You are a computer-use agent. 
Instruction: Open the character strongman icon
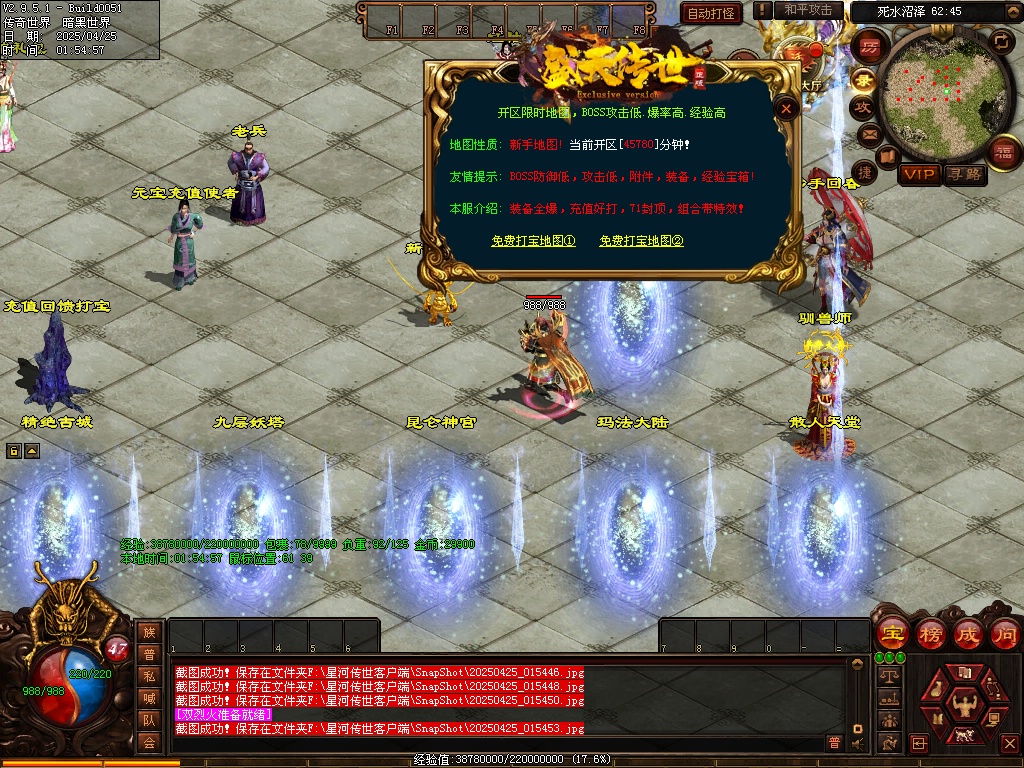[x=964, y=704]
